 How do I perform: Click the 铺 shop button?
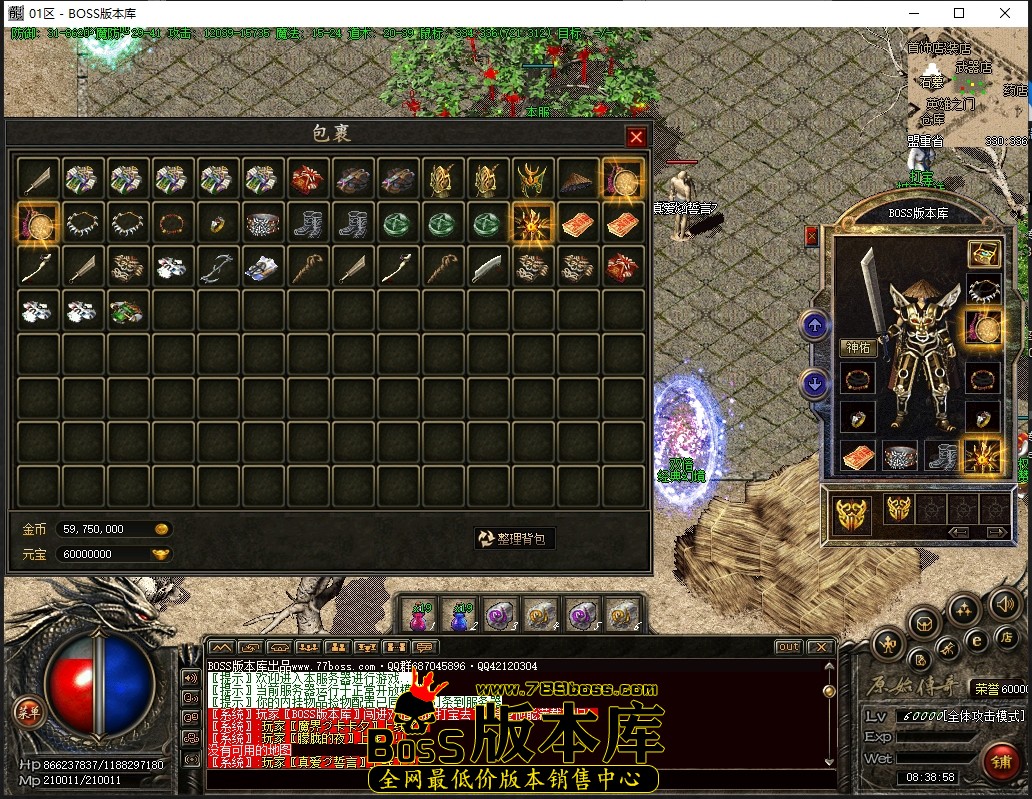1000,760
